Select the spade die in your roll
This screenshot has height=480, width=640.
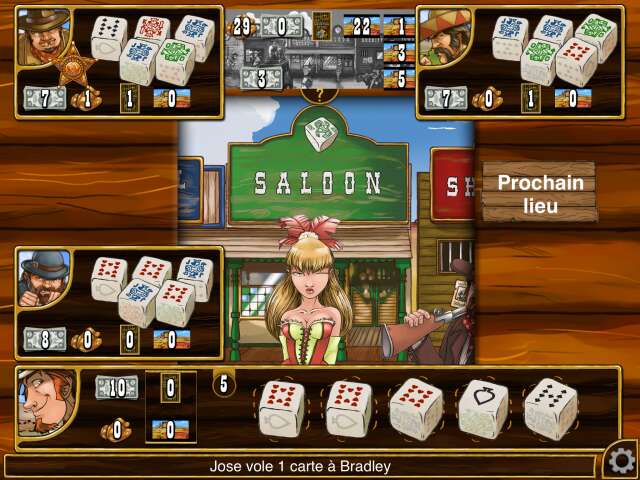483,408
